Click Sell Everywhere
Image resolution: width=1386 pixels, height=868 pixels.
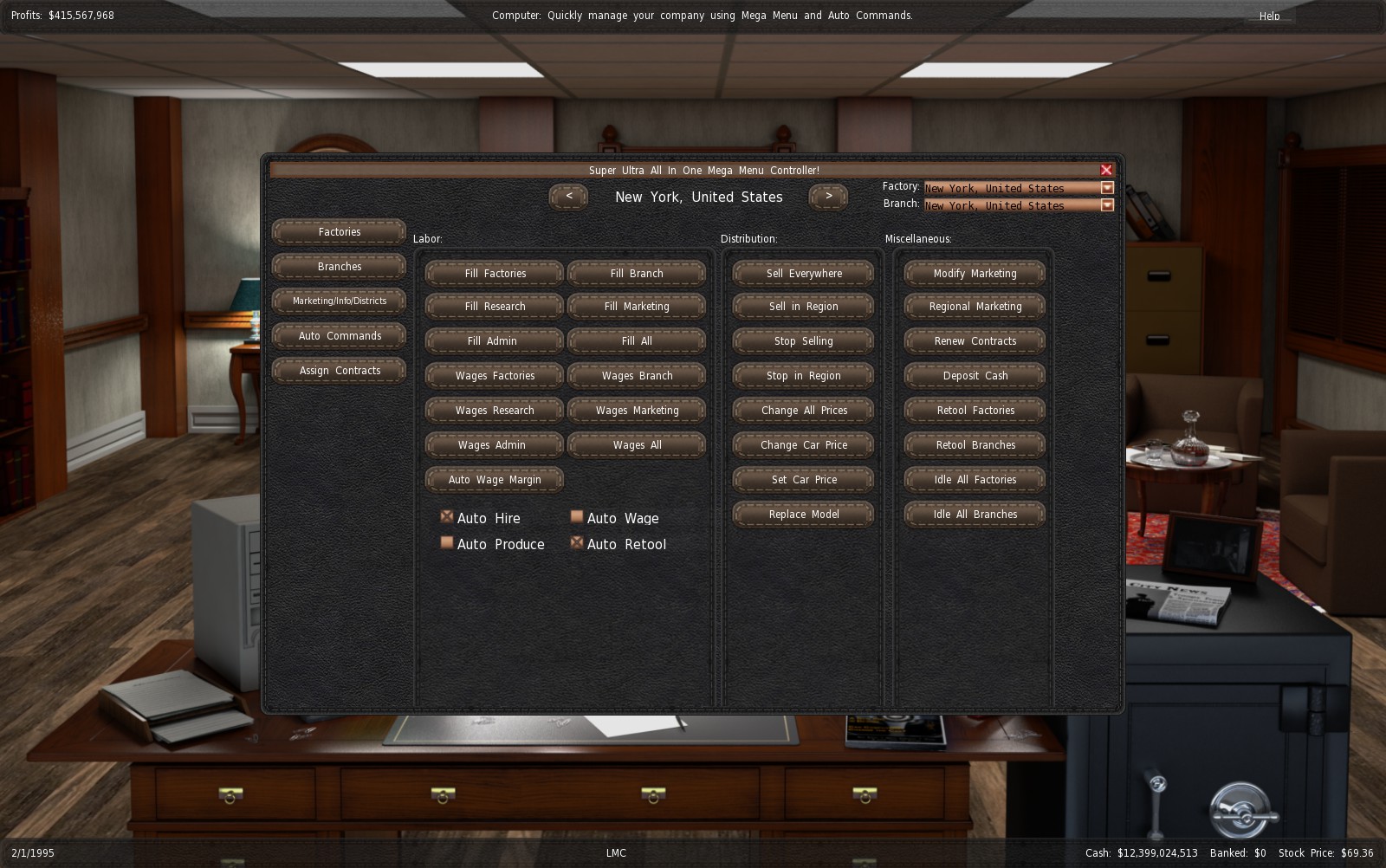point(803,274)
